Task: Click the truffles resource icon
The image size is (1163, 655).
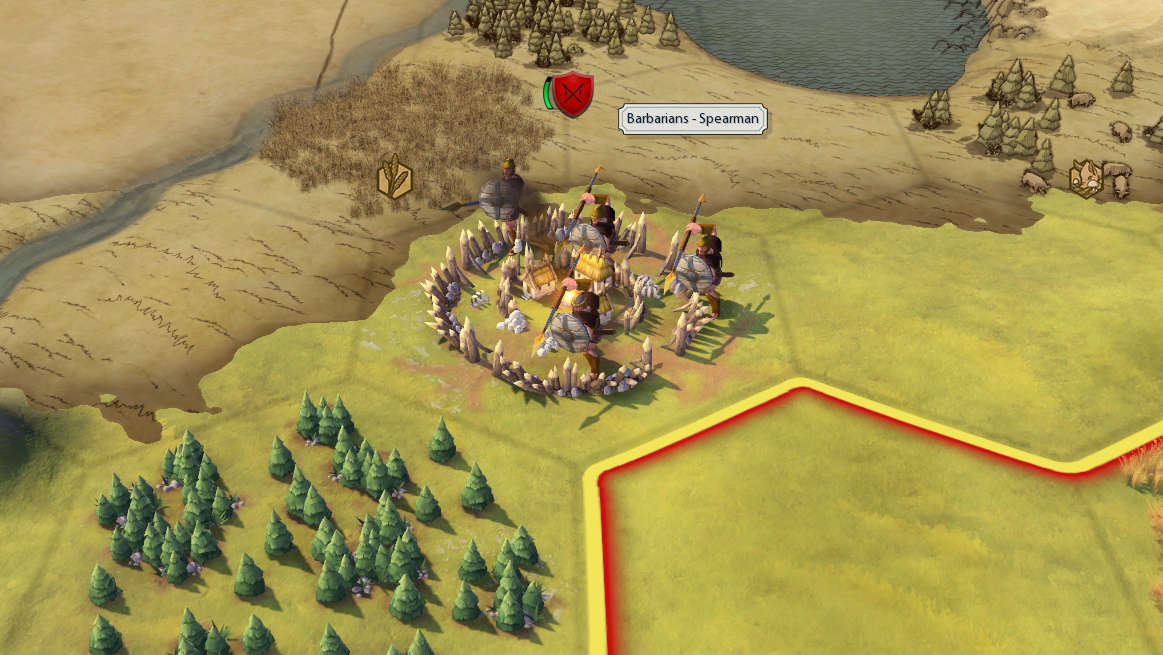Action: point(1085,177)
